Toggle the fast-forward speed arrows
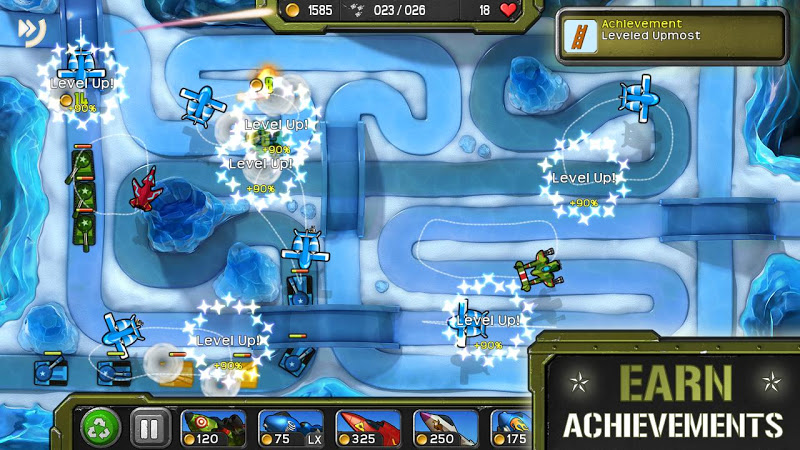The image size is (800, 450). click(x=27, y=30)
